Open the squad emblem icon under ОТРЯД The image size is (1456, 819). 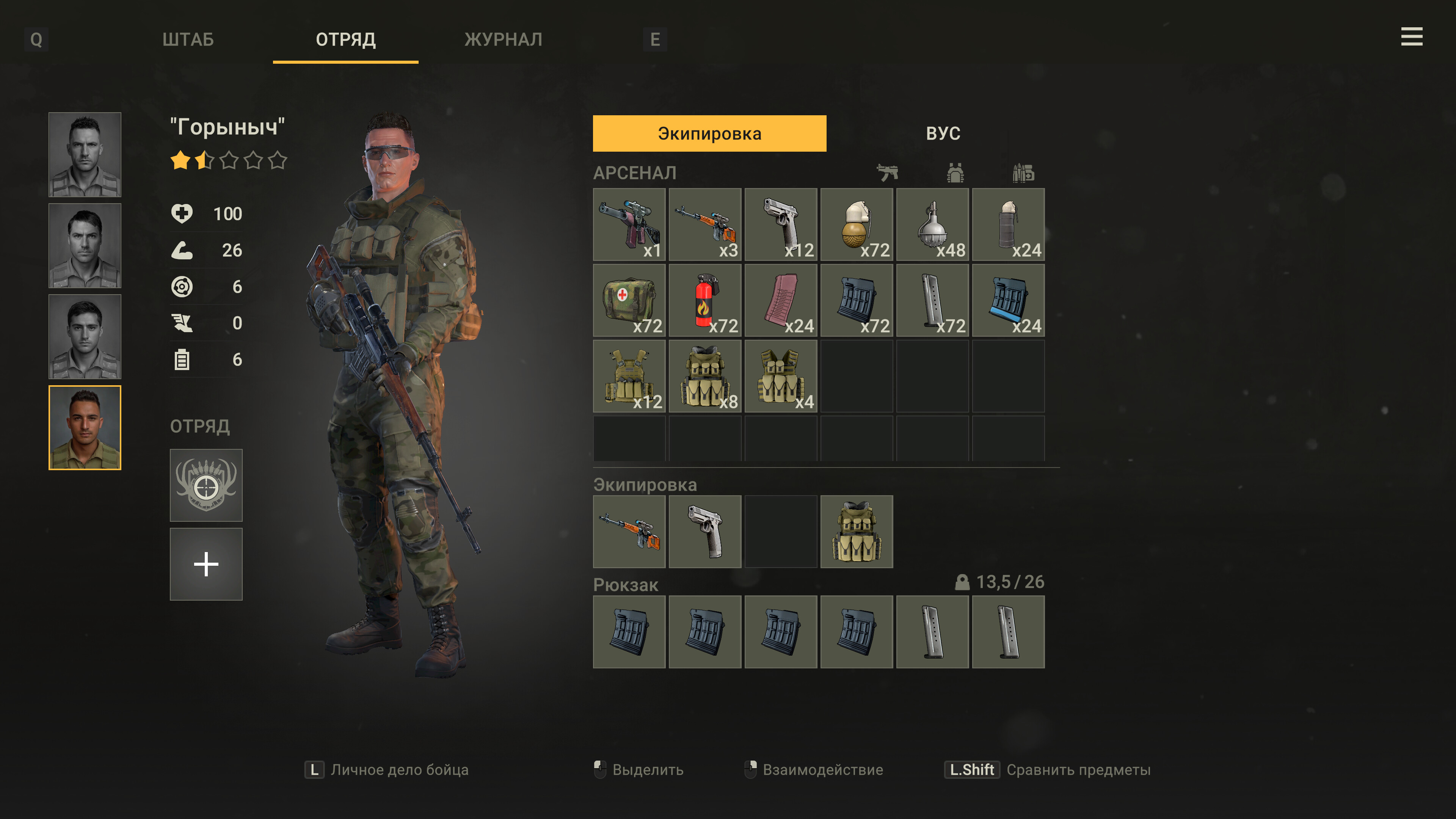coord(206,485)
